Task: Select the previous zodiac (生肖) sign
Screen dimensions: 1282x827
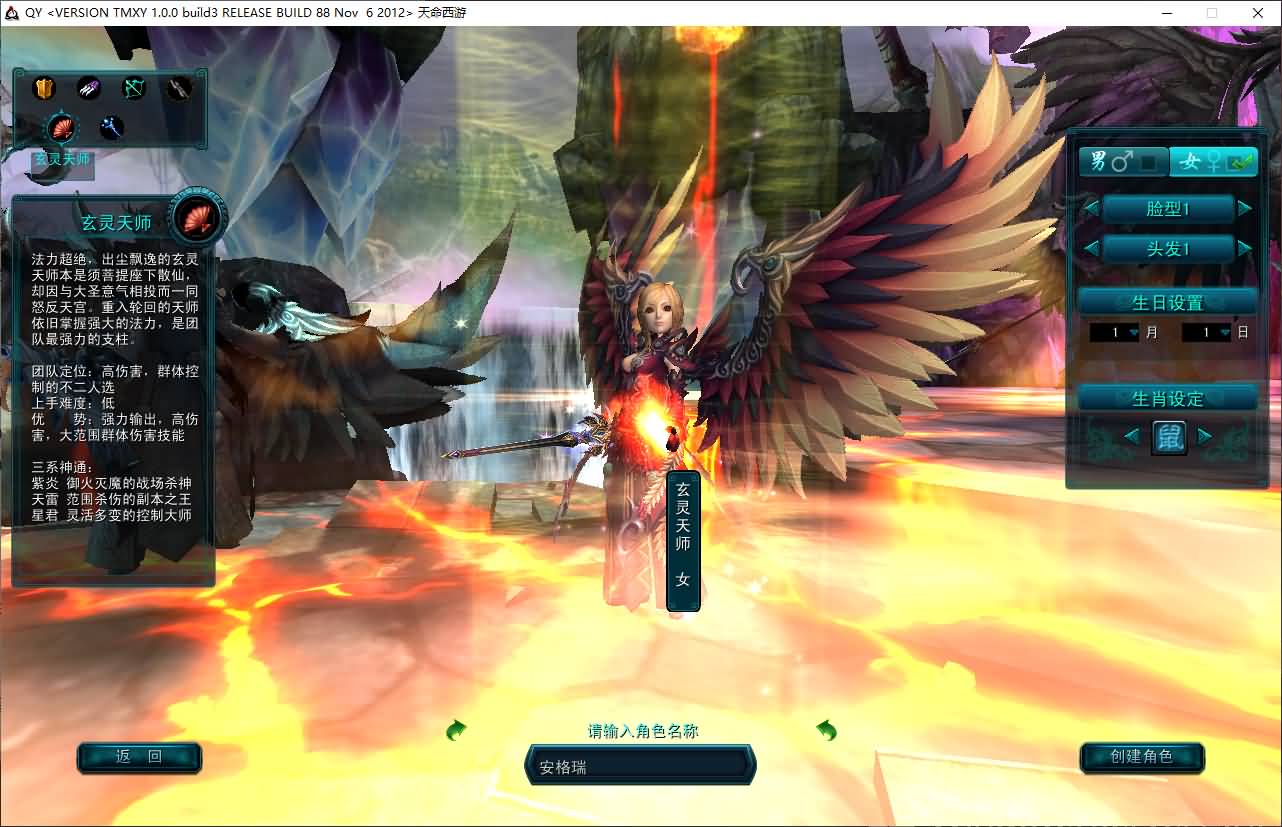Action: 1131,436
